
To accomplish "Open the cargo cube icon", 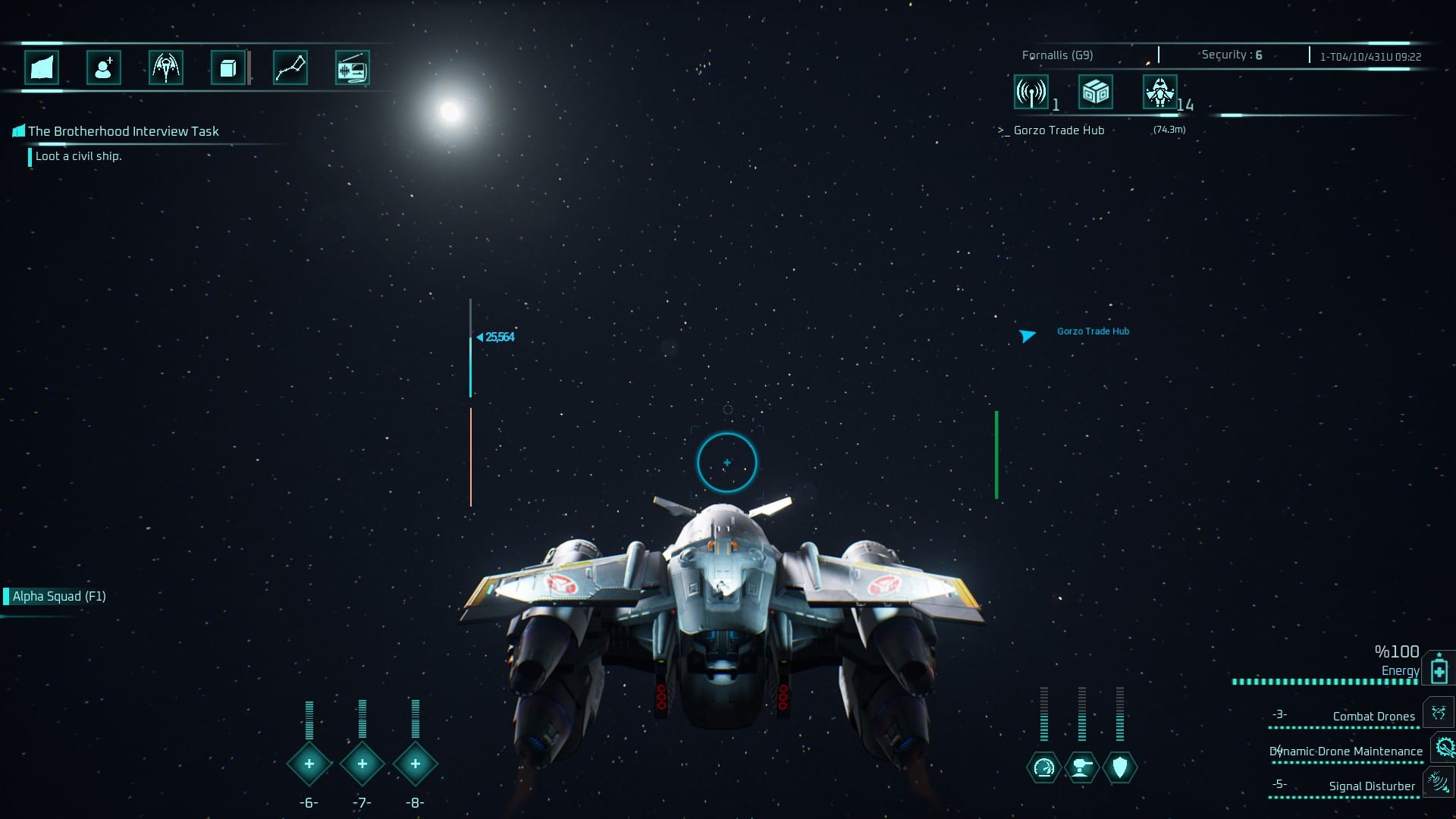I will click(x=227, y=68).
